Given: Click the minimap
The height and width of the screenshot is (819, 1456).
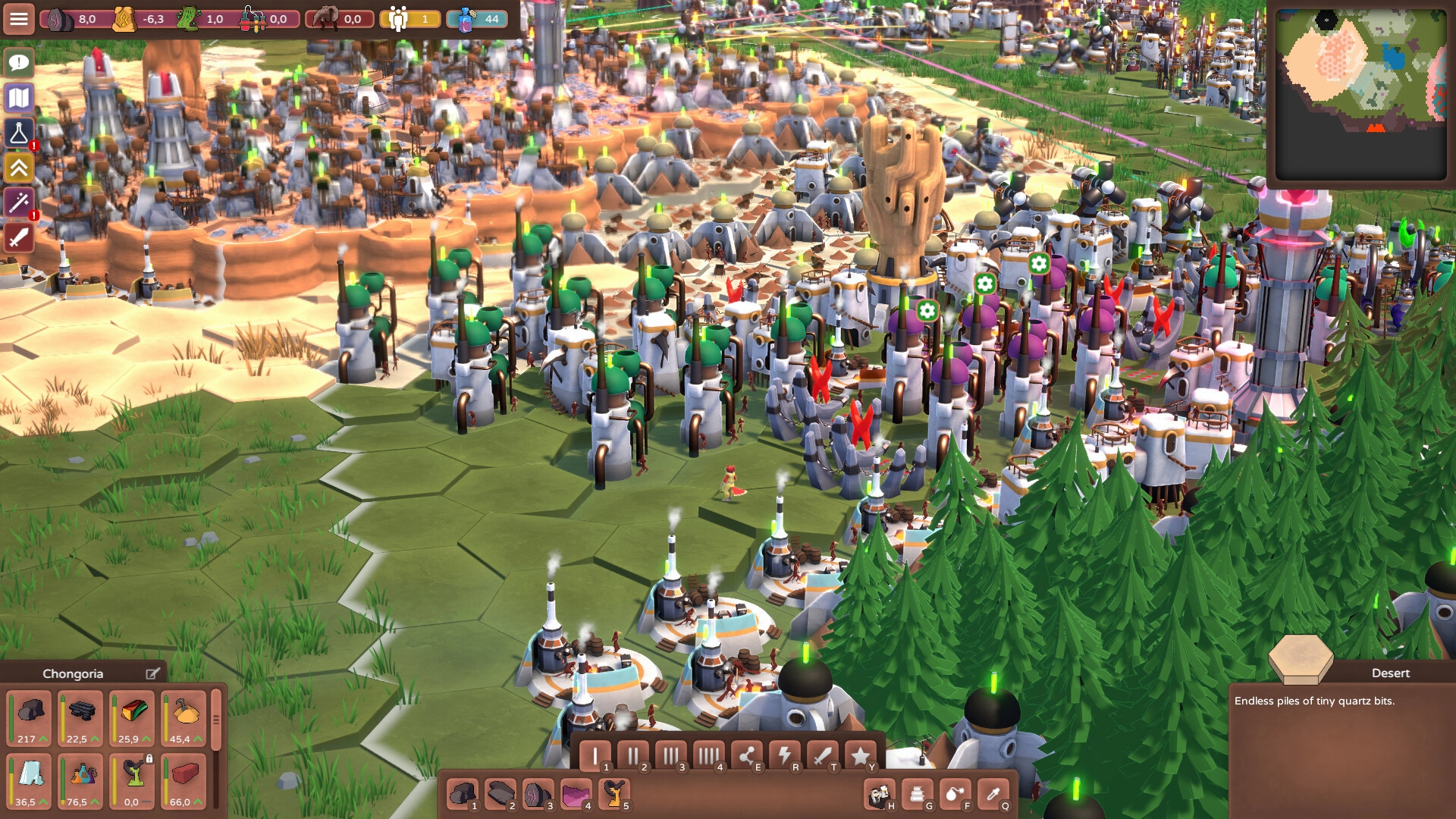Looking at the screenshot, I should click(1360, 94).
